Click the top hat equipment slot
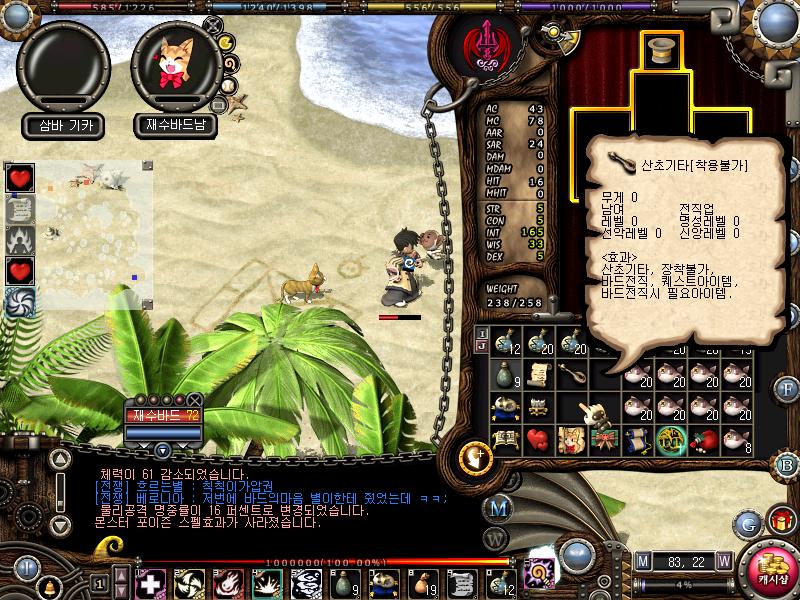800x600 pixels. pyautogui.click(x=659, y=52)
